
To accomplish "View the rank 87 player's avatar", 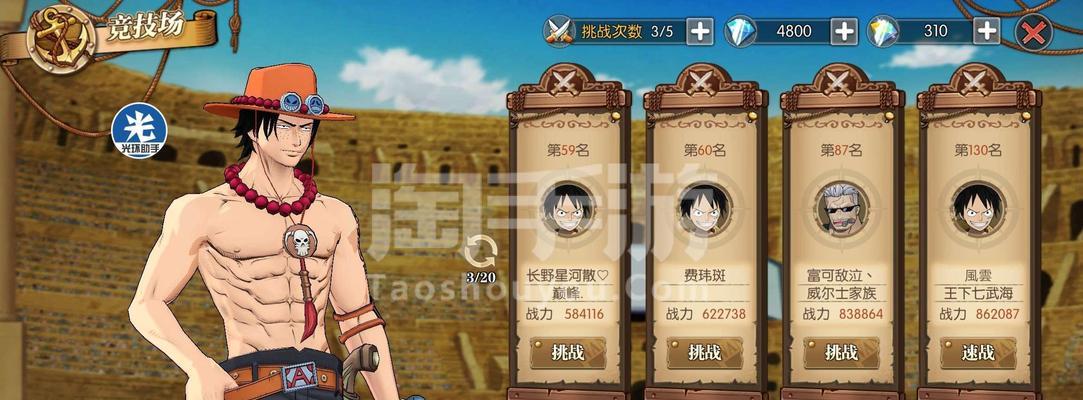I will coord(840,208).
